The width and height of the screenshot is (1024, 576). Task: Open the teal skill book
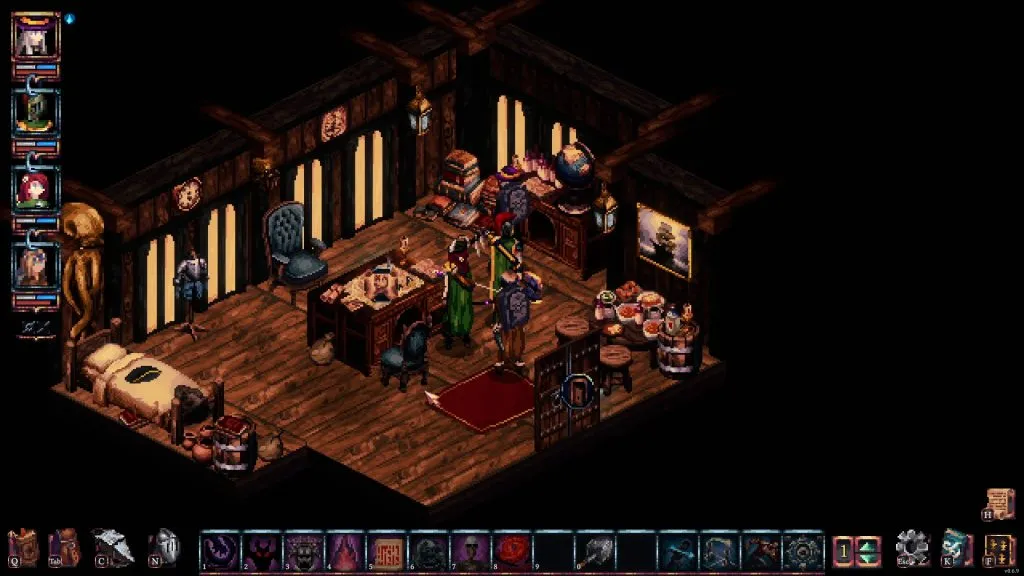pos(957,549)
